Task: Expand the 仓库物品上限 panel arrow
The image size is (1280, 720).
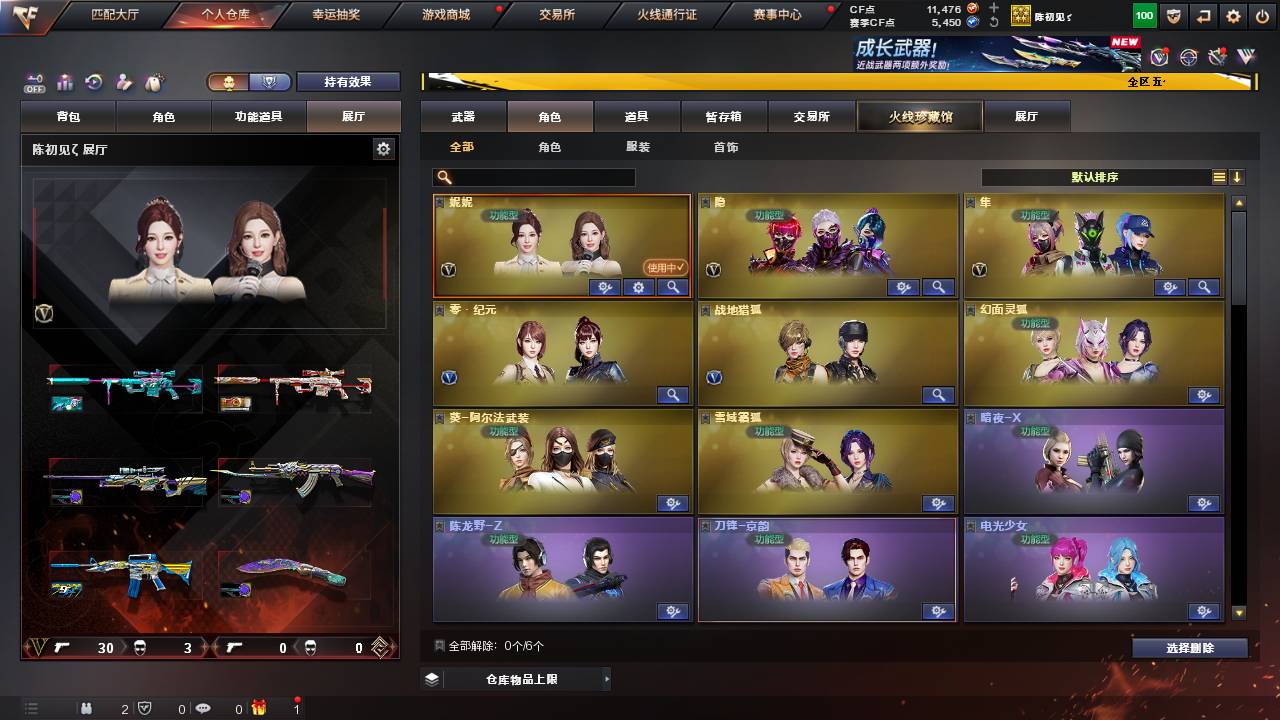Action: tap(609, 678)
